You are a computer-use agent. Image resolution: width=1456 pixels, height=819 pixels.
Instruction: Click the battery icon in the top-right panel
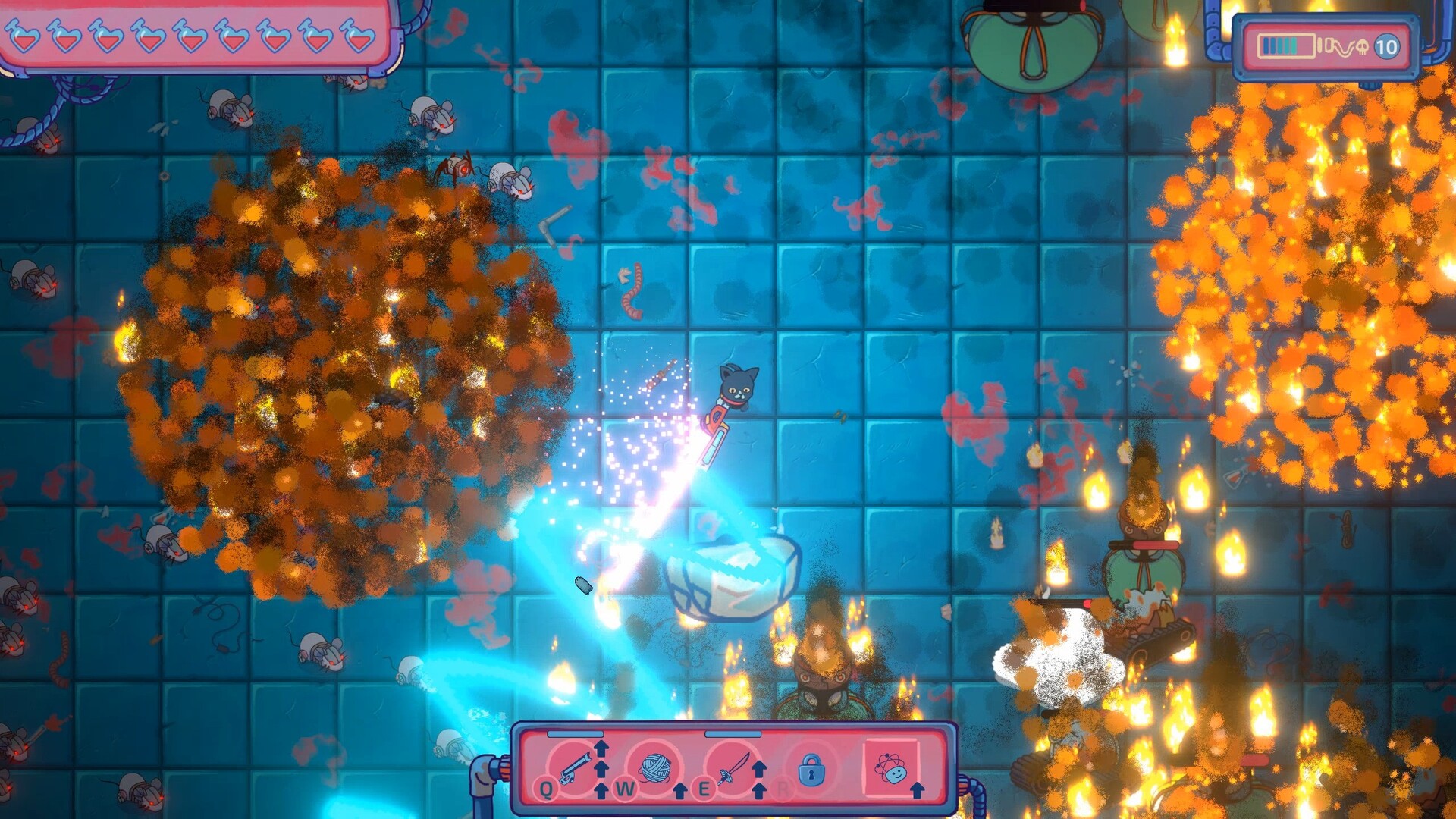click(x=1288, y=45)
